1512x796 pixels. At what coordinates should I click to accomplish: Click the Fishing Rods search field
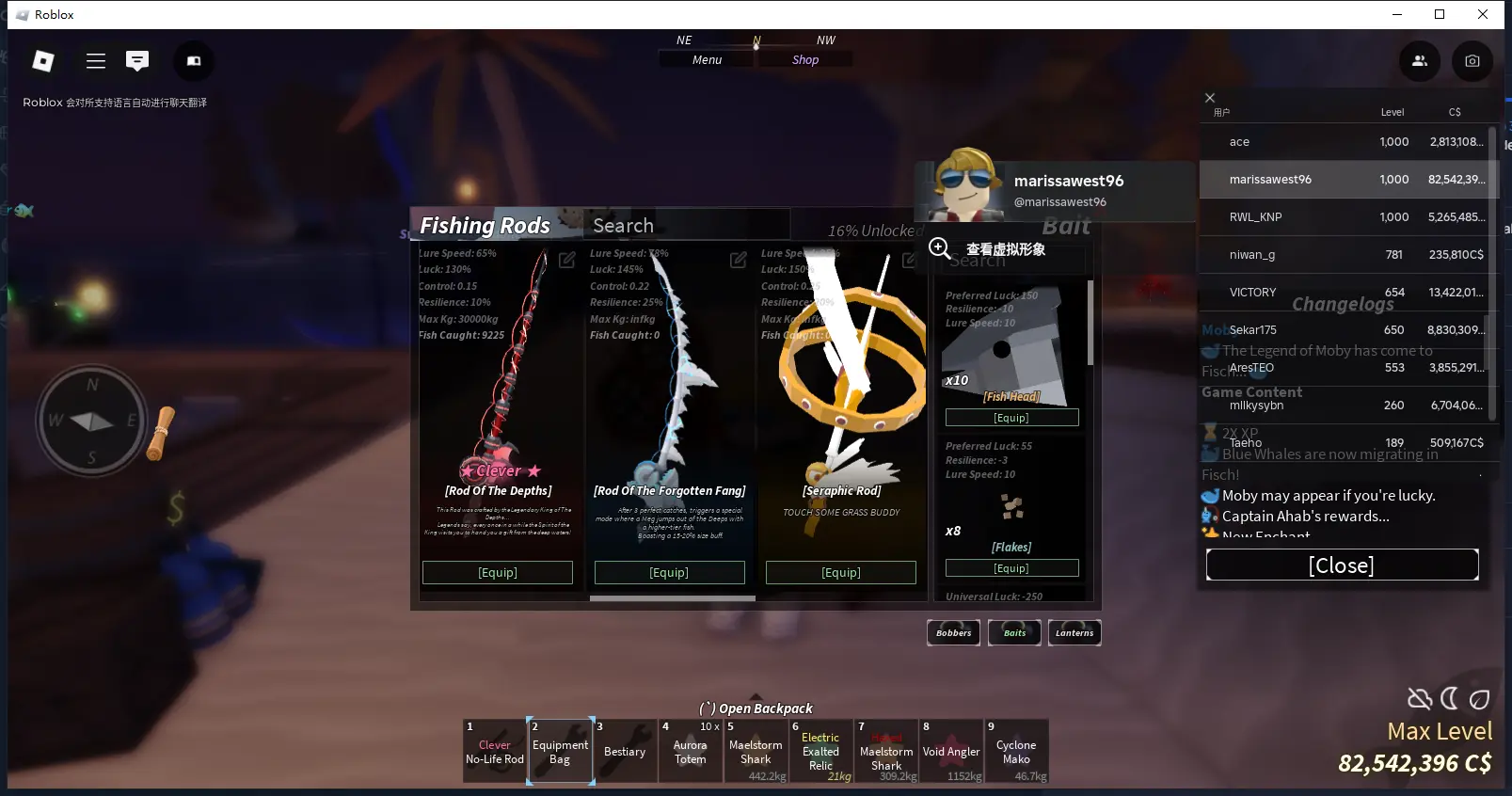(x=687, y=225)
